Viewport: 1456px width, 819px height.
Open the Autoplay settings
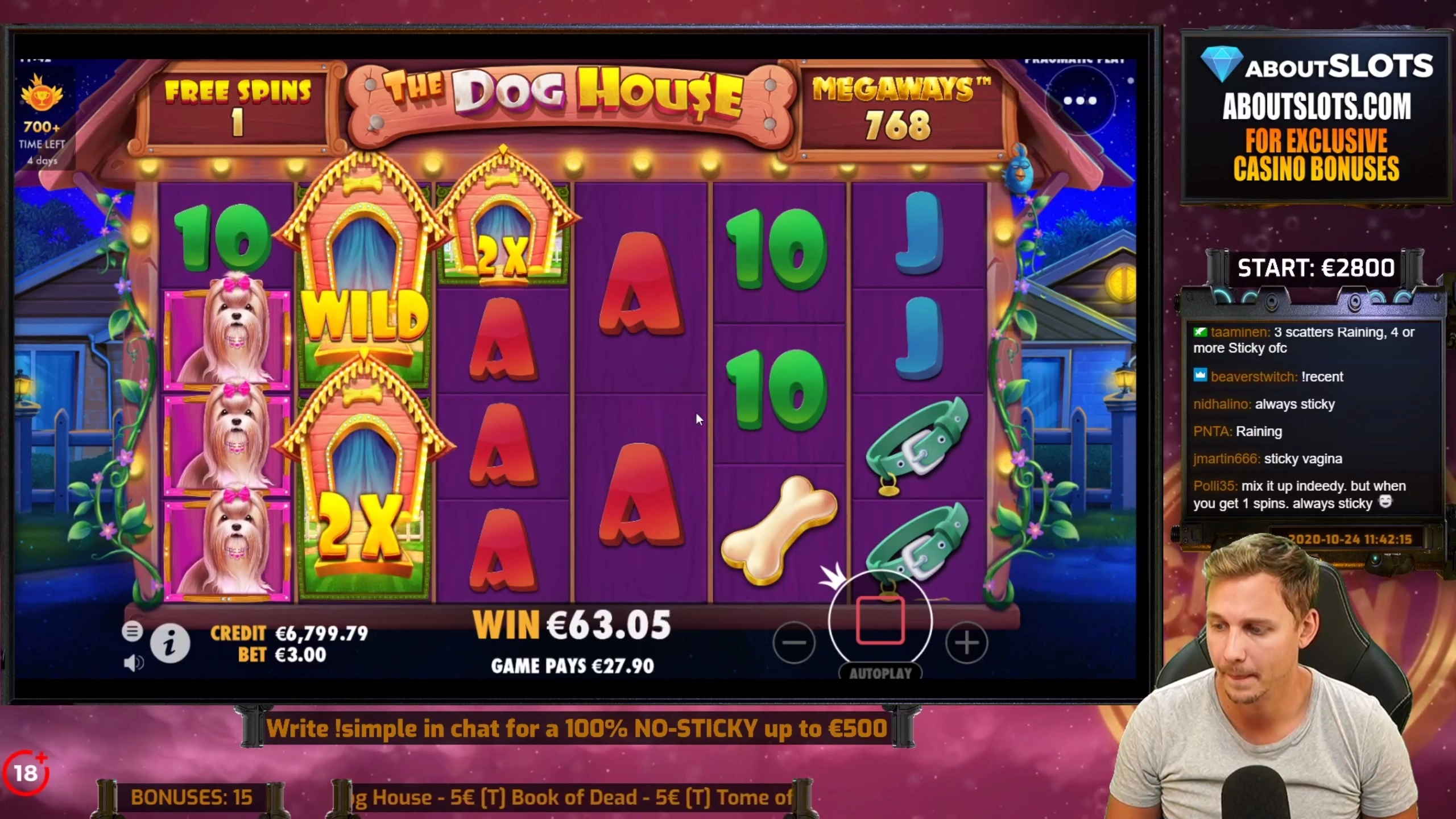(x=880, y=674)
